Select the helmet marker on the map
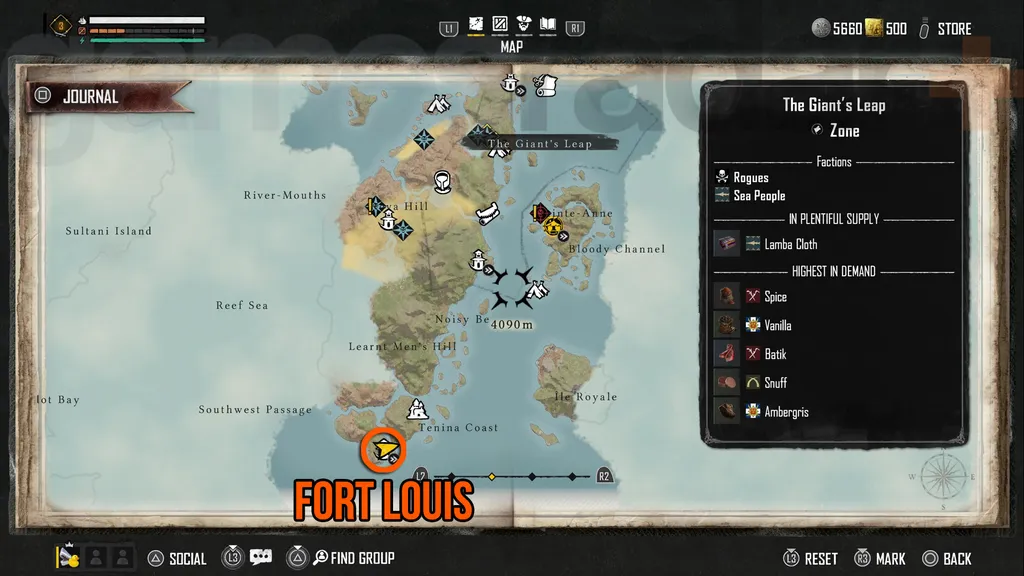The width and height of the screenshot is (1024, 576). point(443,181)
